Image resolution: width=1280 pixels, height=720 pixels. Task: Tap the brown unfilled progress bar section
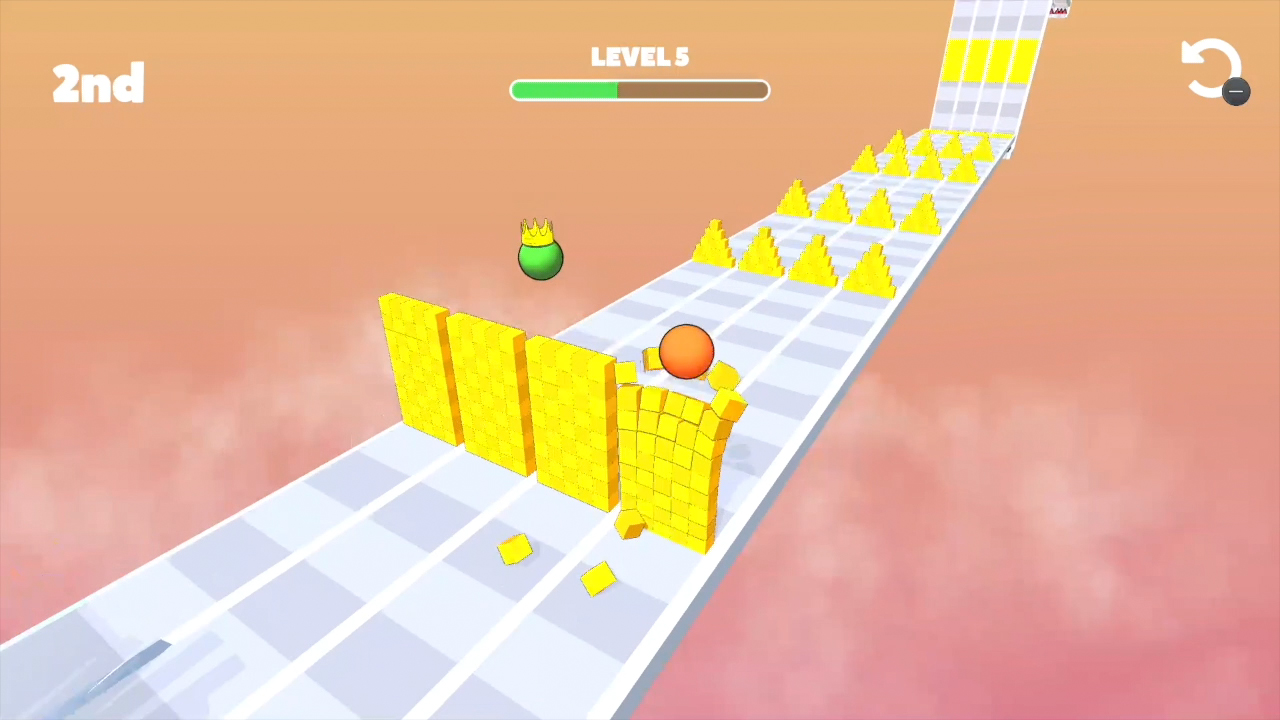[x=690, y=91]
